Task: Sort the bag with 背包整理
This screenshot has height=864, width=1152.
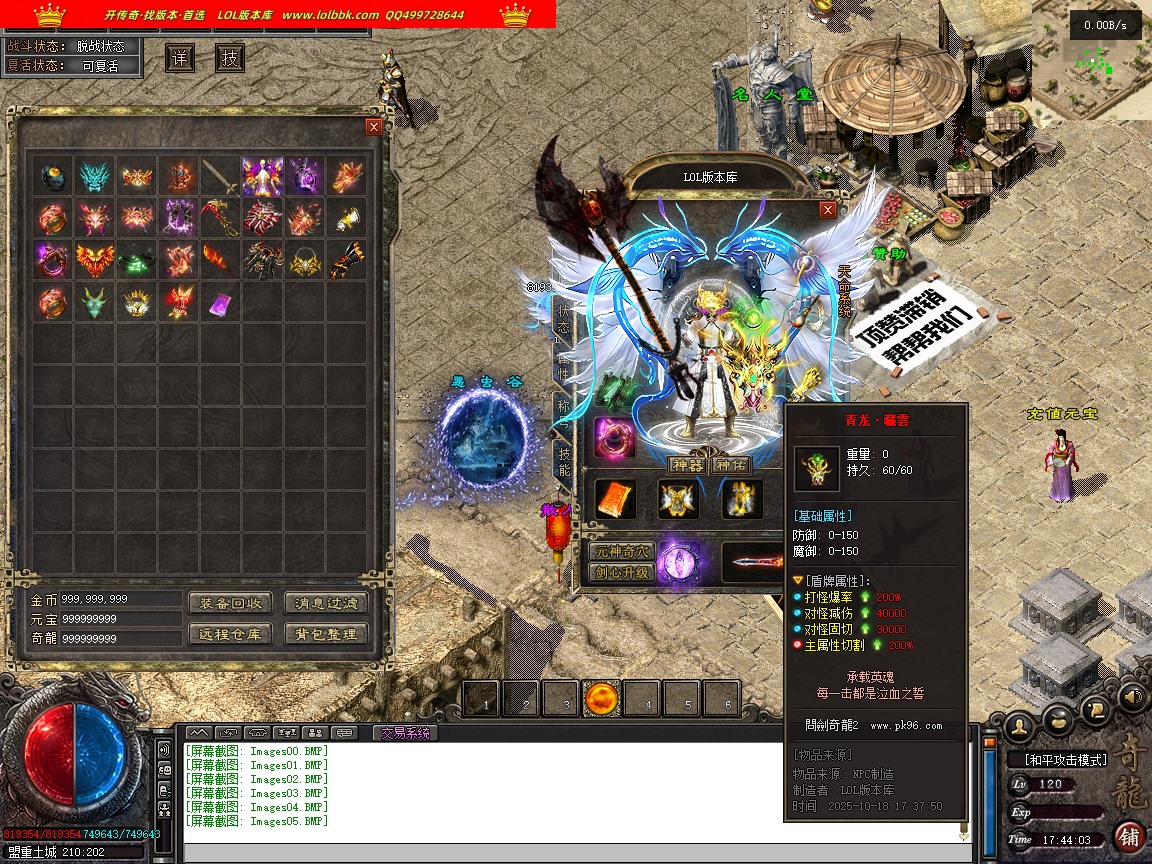Action: [326, 634]
